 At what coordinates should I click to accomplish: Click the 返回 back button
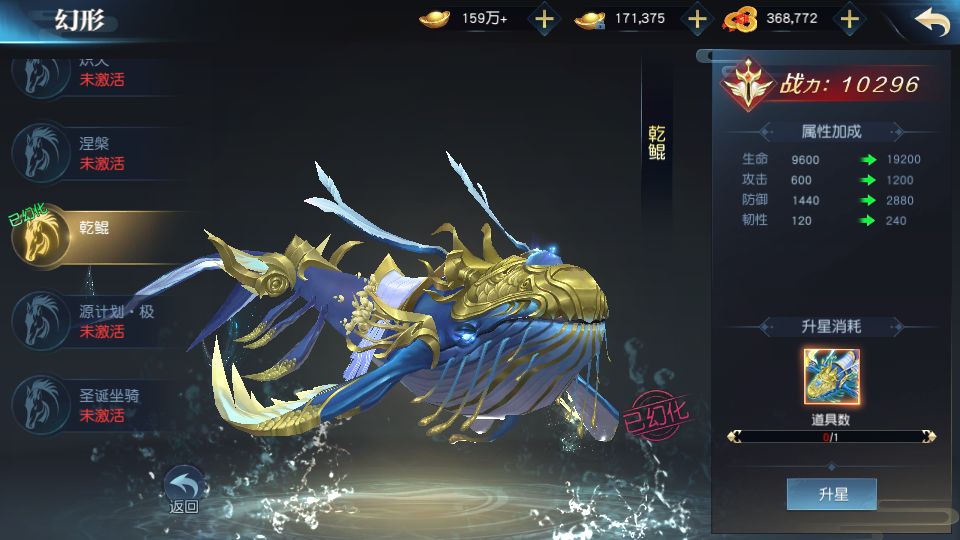(184, 489)
